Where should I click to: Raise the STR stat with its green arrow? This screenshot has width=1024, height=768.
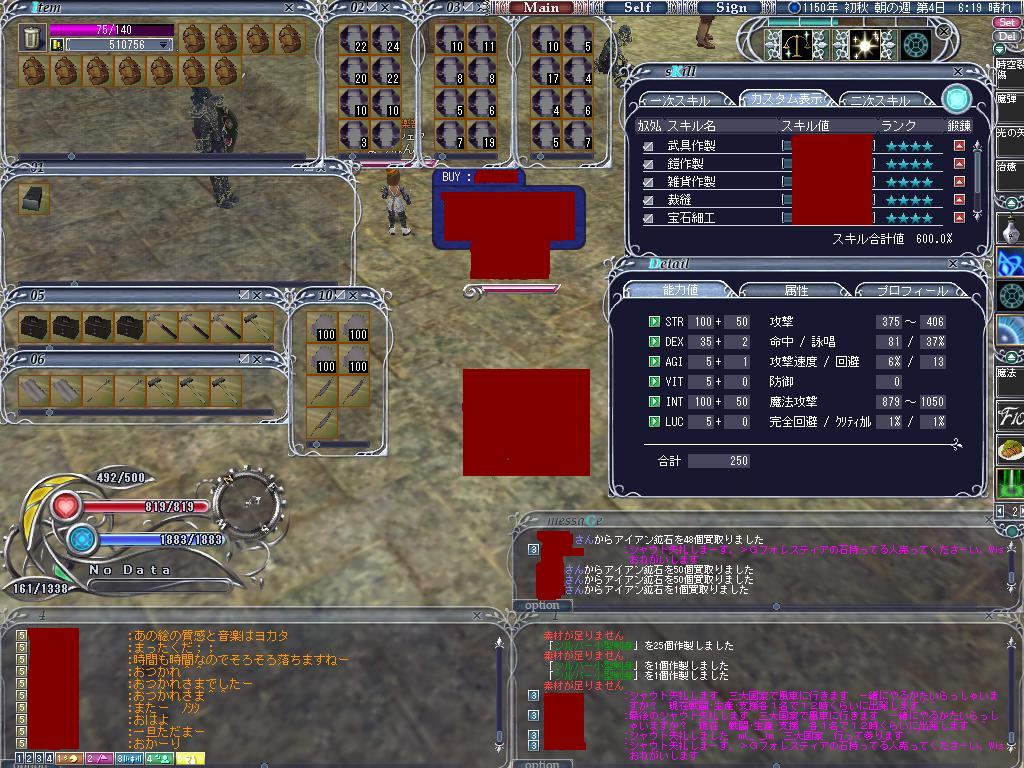pyautogui.click(x=654, y=322)
